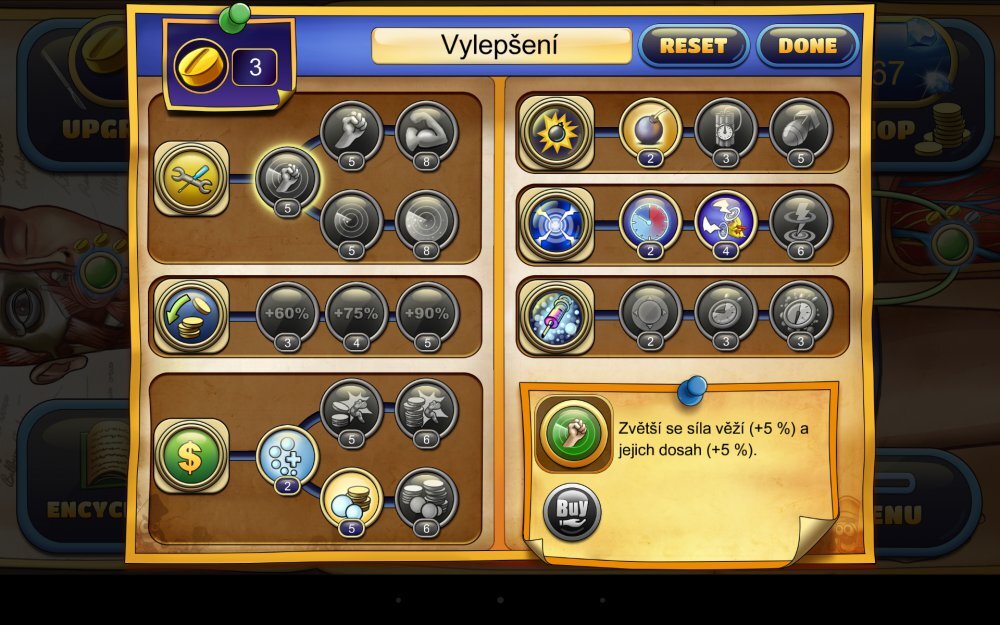The height and width of the screenshot is (625, 1000).
Task: Select the wrench and screwdriver upgrade category
Action: coord(190,179)
